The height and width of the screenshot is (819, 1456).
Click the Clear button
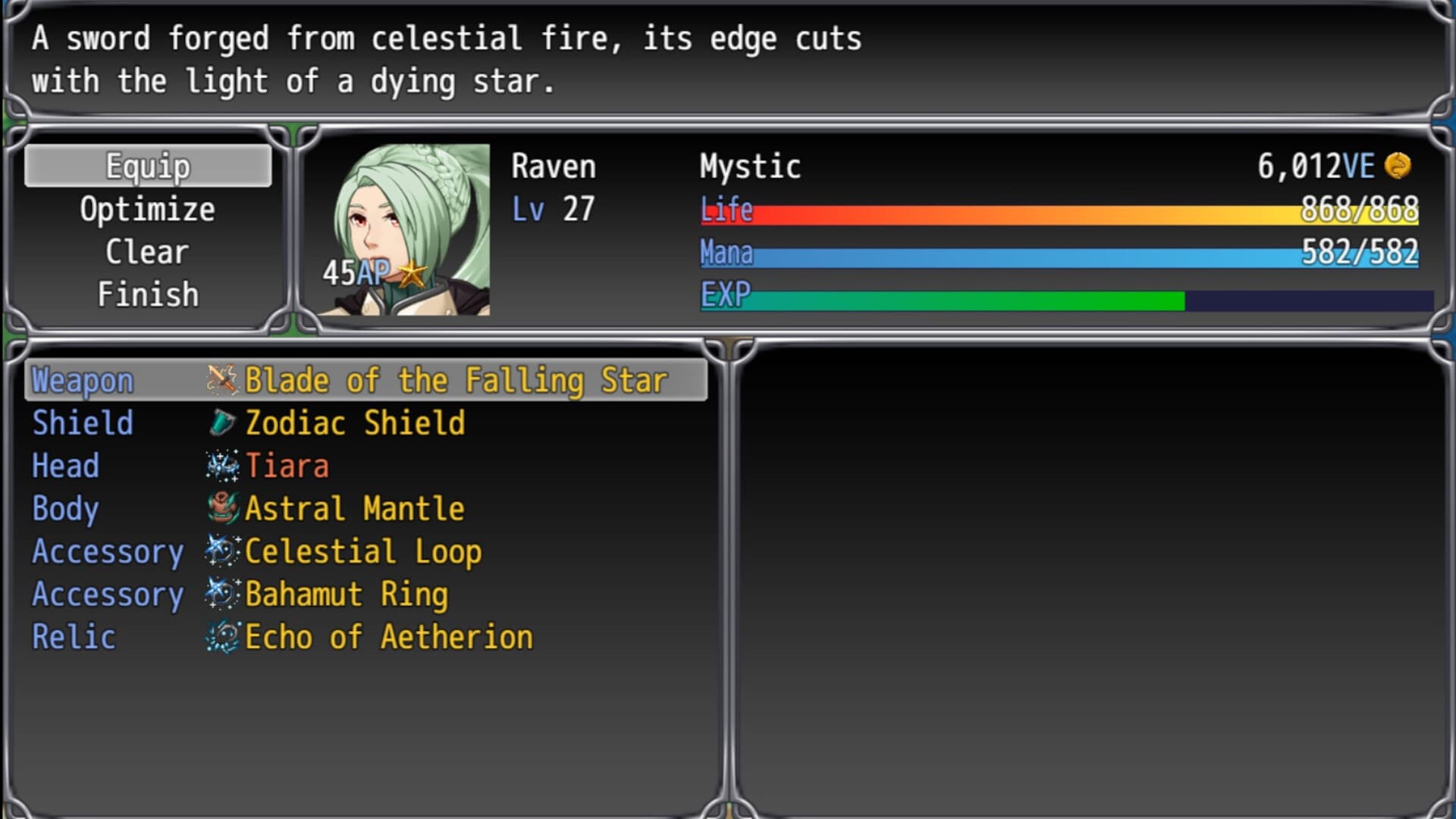[x=148, y=251]
